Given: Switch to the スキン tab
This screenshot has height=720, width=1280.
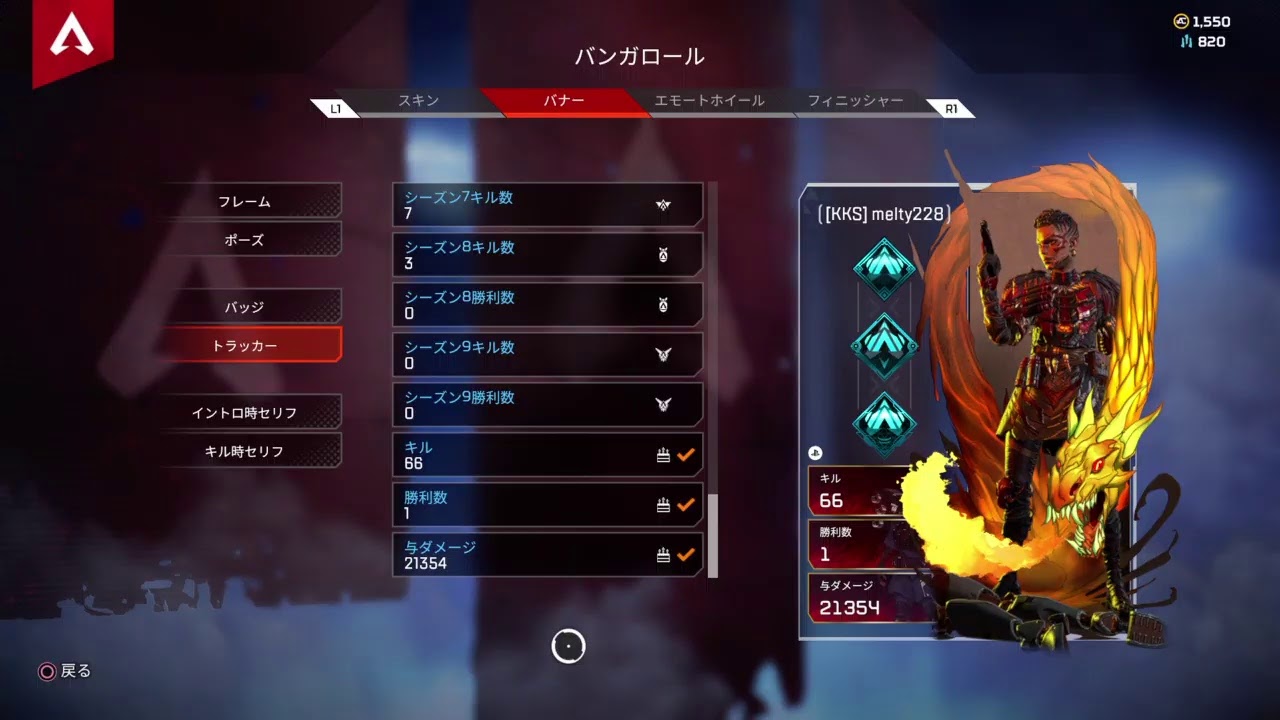Looking at the screenshot, I should tap(416, 101).
